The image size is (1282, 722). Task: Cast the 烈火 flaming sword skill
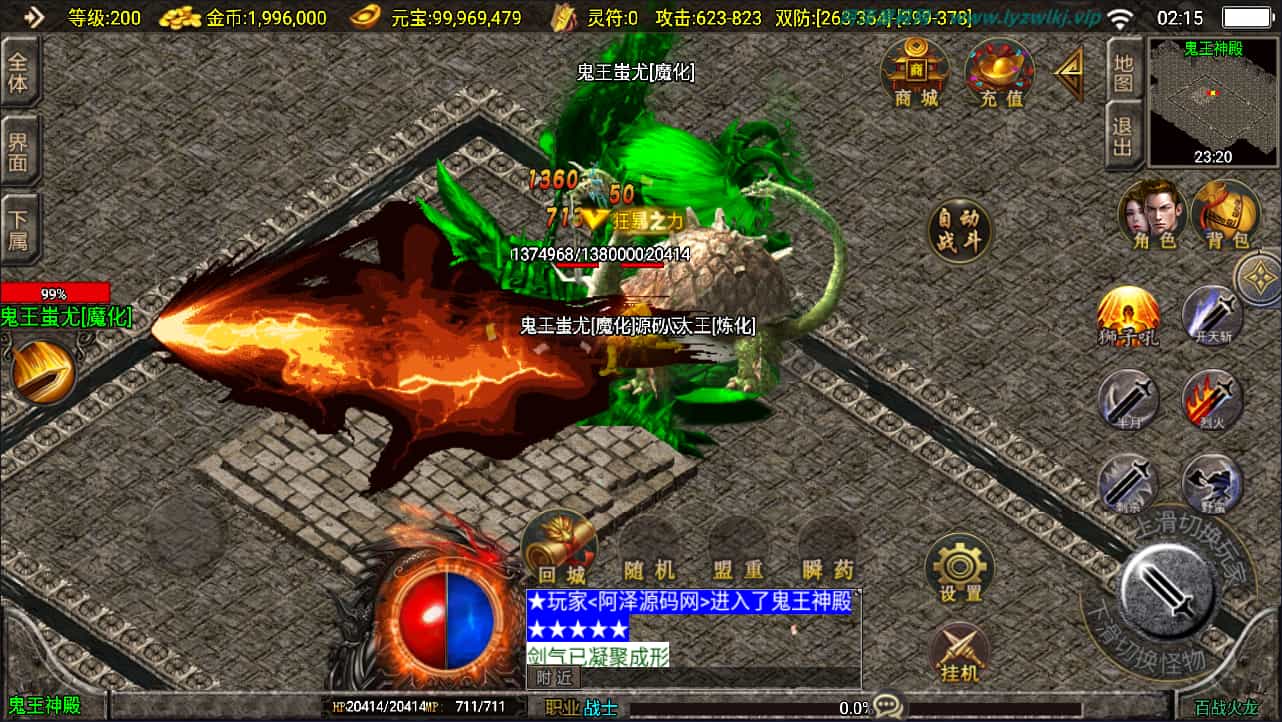click(x=1212, y=400)
